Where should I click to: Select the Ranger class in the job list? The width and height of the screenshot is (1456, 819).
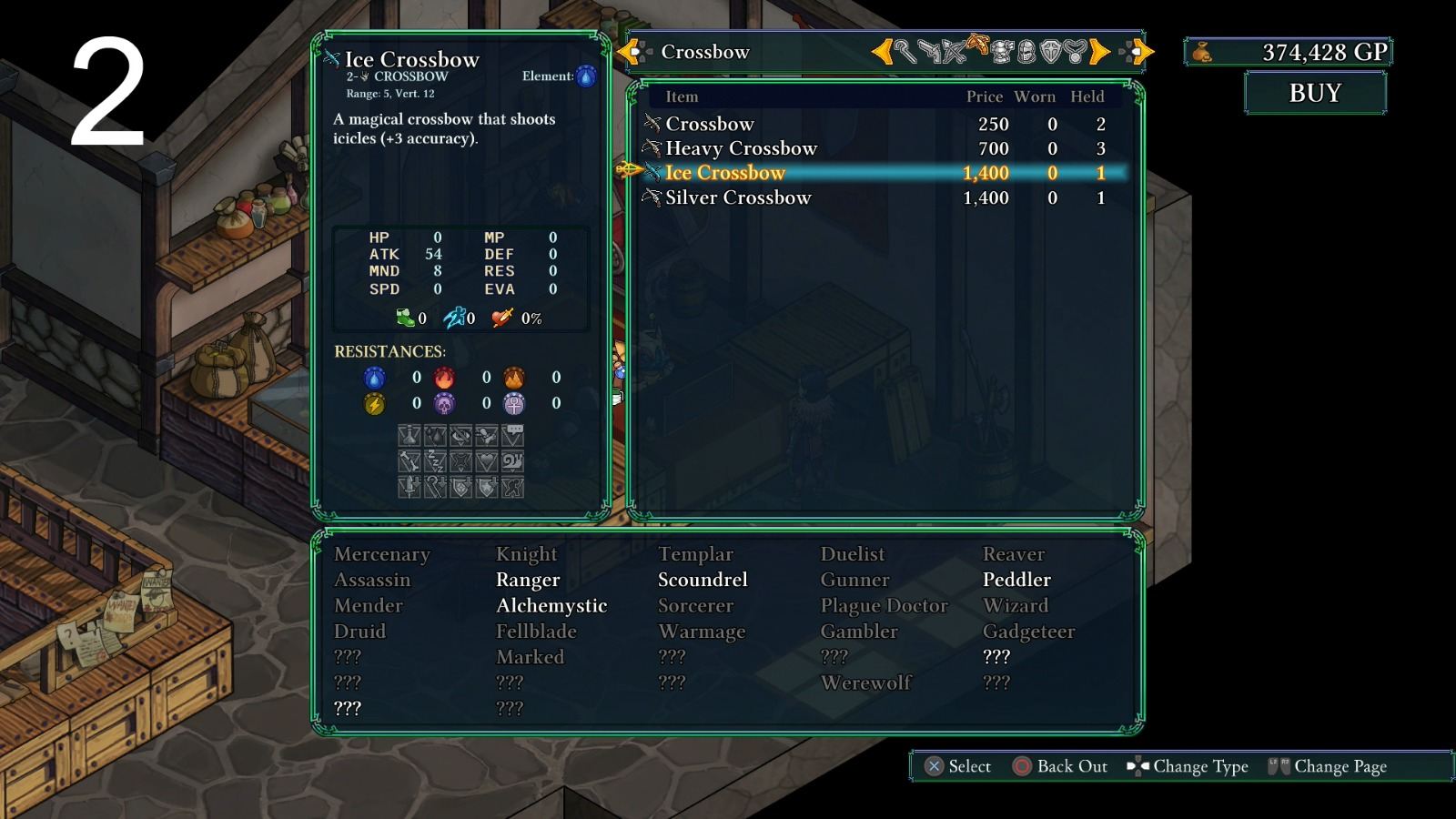pos(528,580)
